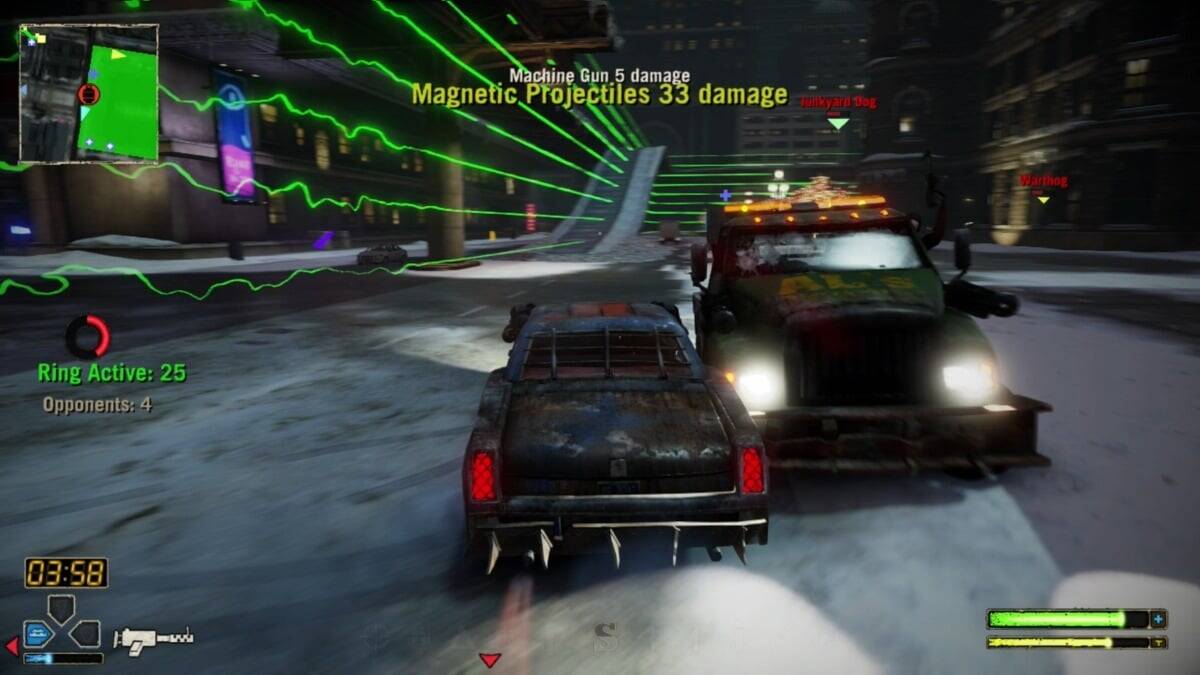This screenshot has width=1200, height=675.
Task: Select the yellow arrow marker on minimap
Action: click(x=119, y=54)
